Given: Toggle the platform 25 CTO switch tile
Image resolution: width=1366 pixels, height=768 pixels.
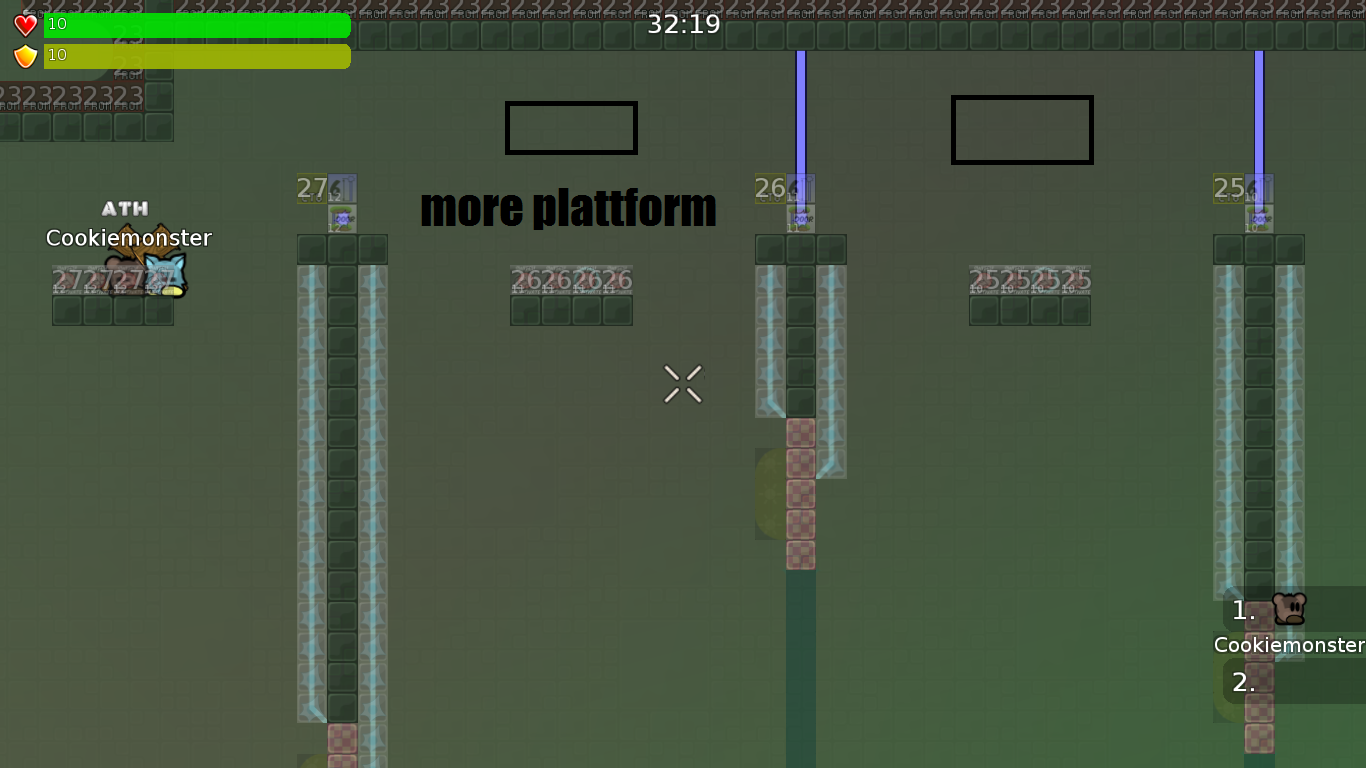Looking at the screenshot, I should click(x=1227, y=188).
